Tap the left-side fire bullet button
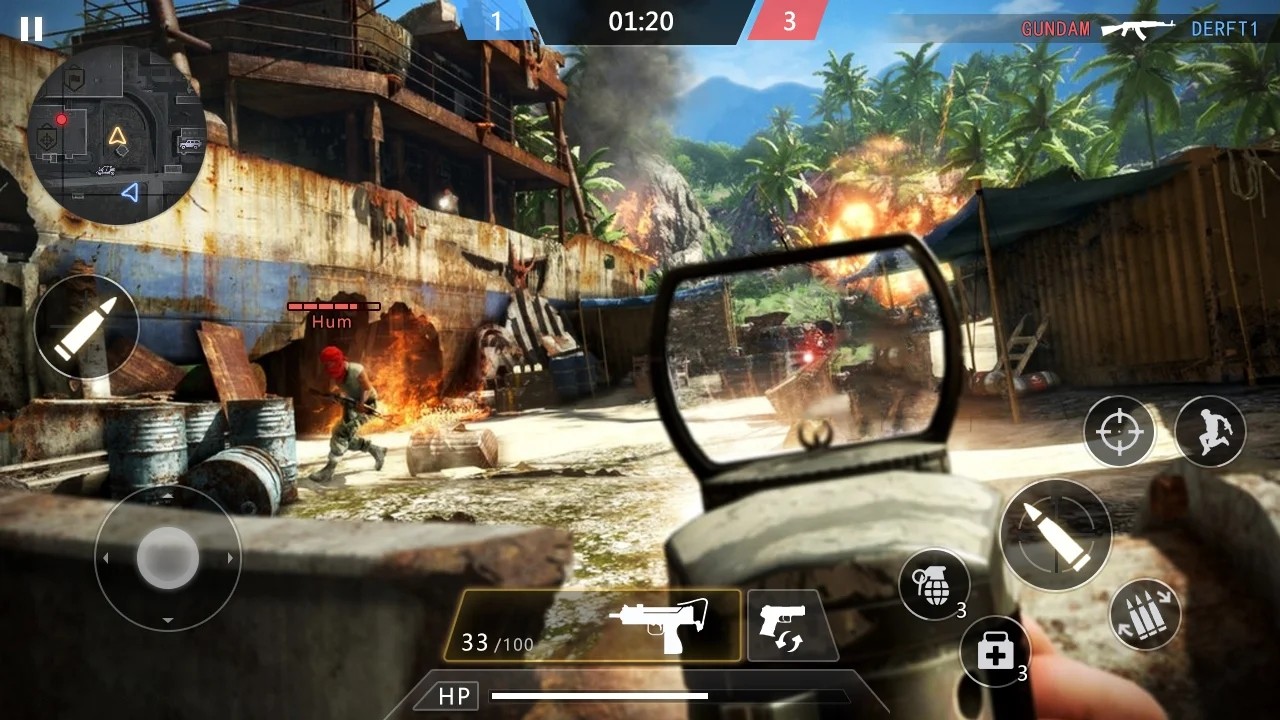 86,328
